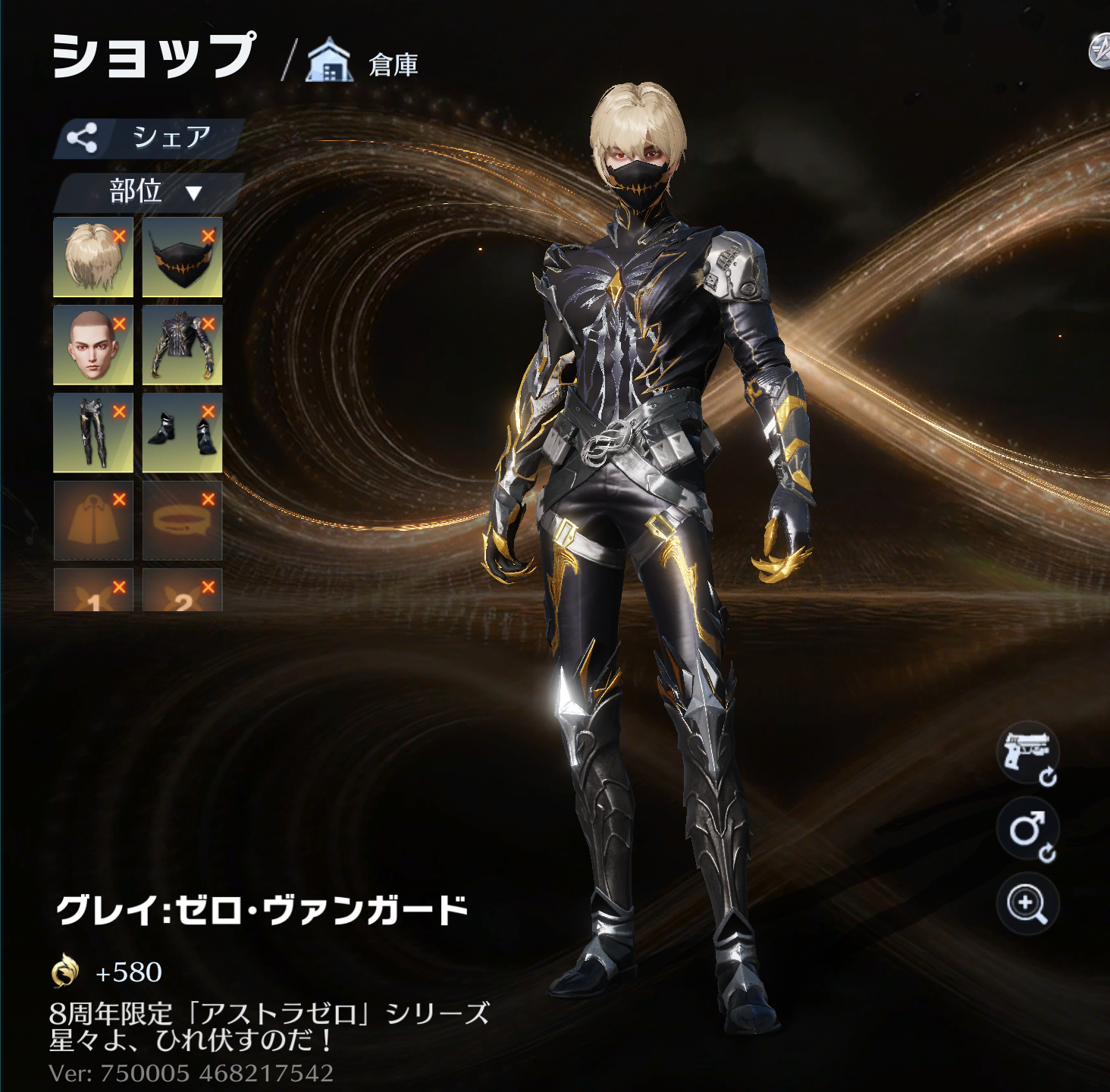Switch character gender
1110x1092 pixels.
[x=1027, y=830]
